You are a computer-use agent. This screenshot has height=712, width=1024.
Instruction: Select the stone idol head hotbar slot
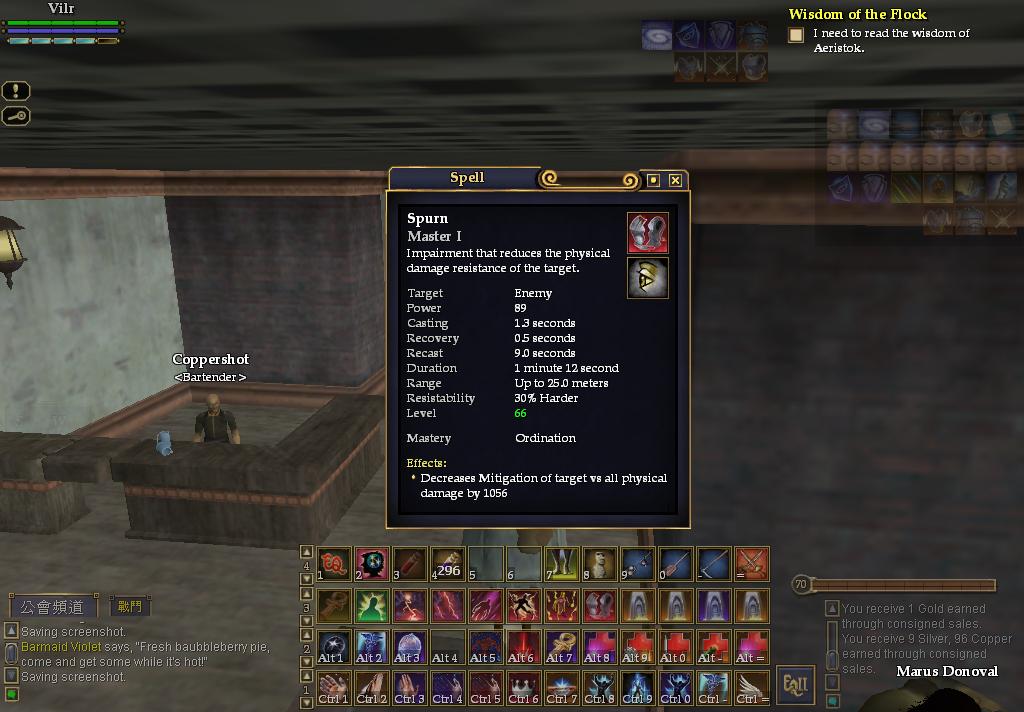[599, 564]
